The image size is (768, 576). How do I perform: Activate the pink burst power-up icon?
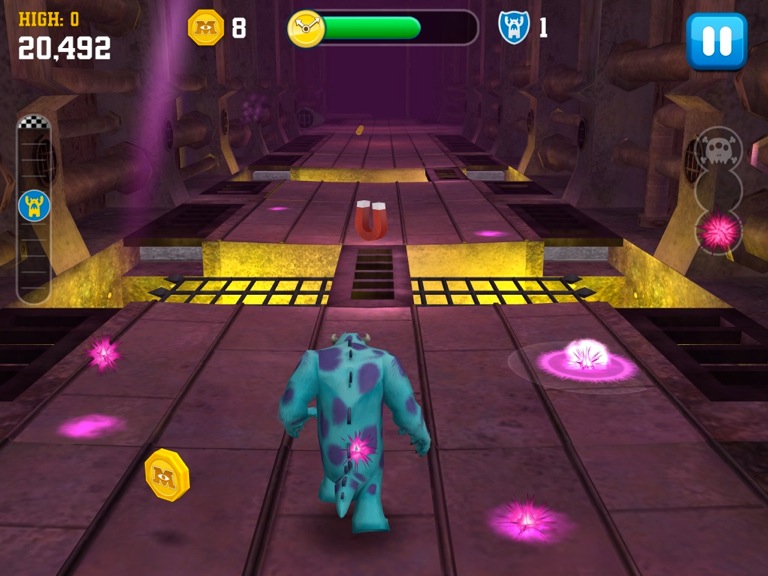719,231
